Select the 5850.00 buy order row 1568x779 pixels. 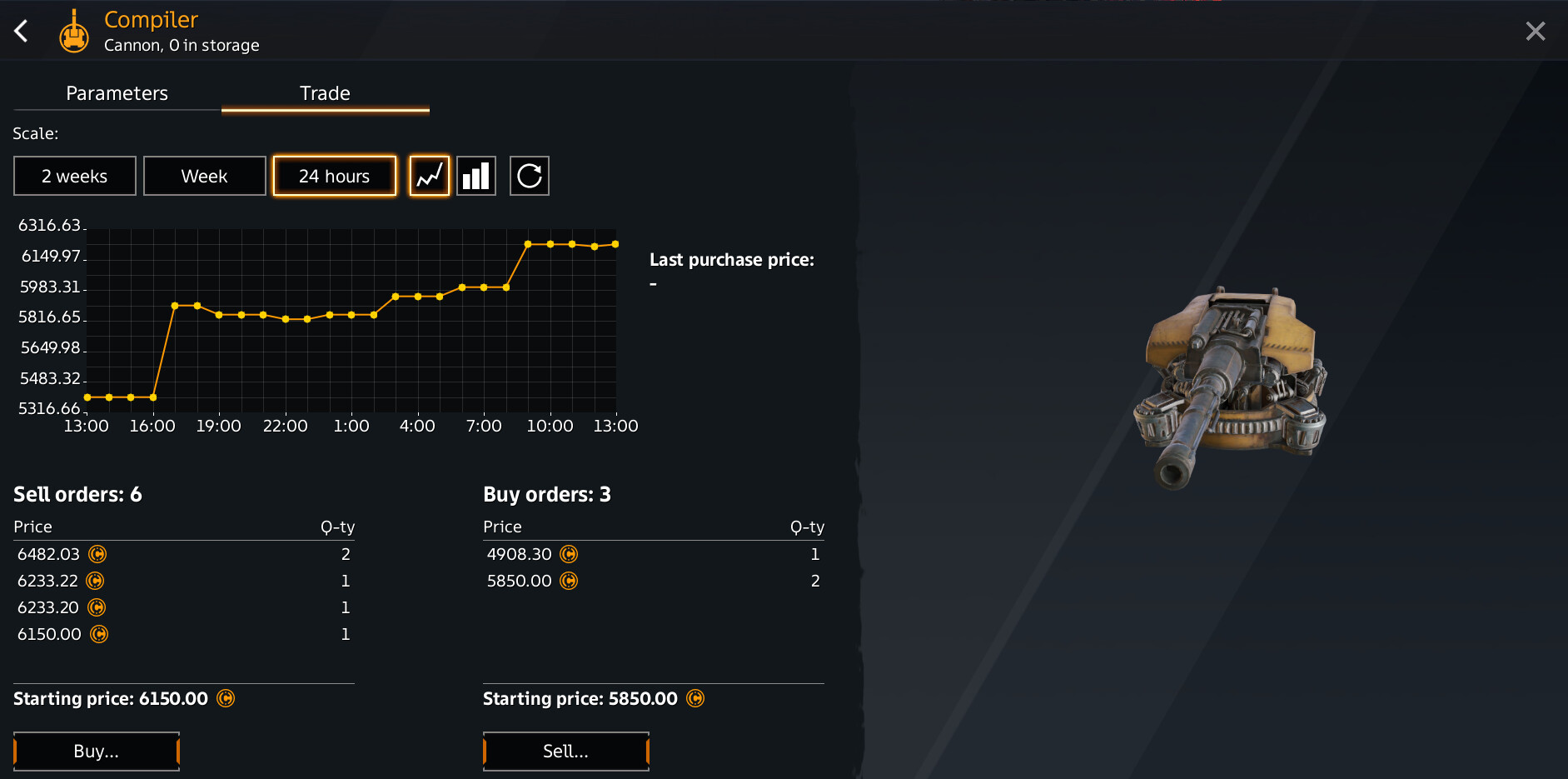pos(653,581)
